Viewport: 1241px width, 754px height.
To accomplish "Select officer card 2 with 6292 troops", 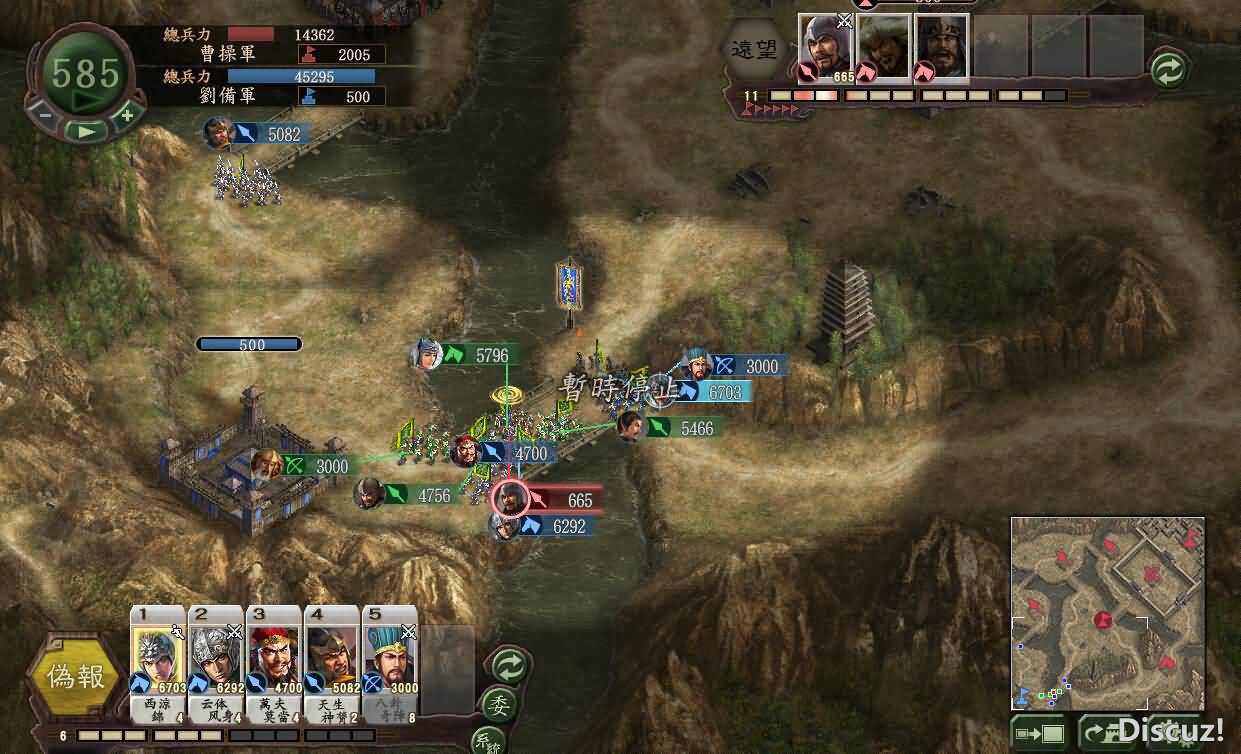I will pos(216,655).
